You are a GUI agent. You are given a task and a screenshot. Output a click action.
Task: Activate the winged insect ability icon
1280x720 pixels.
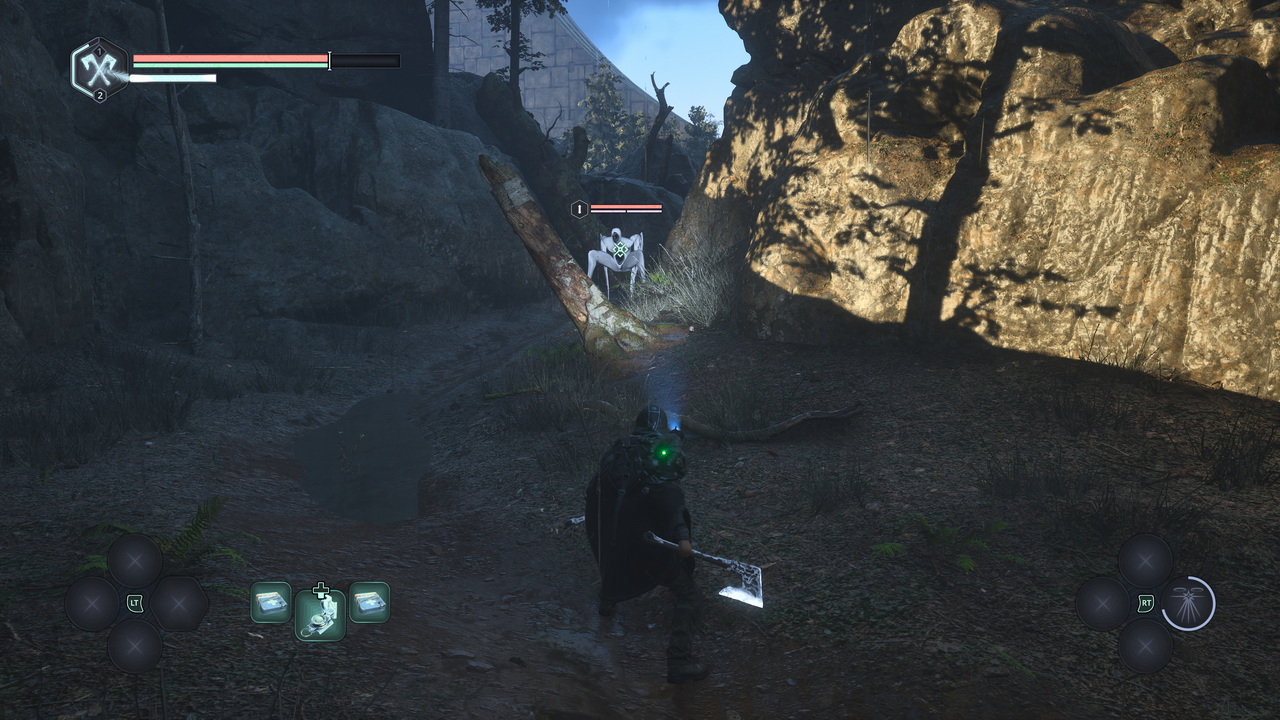(x=1188, y=603)
